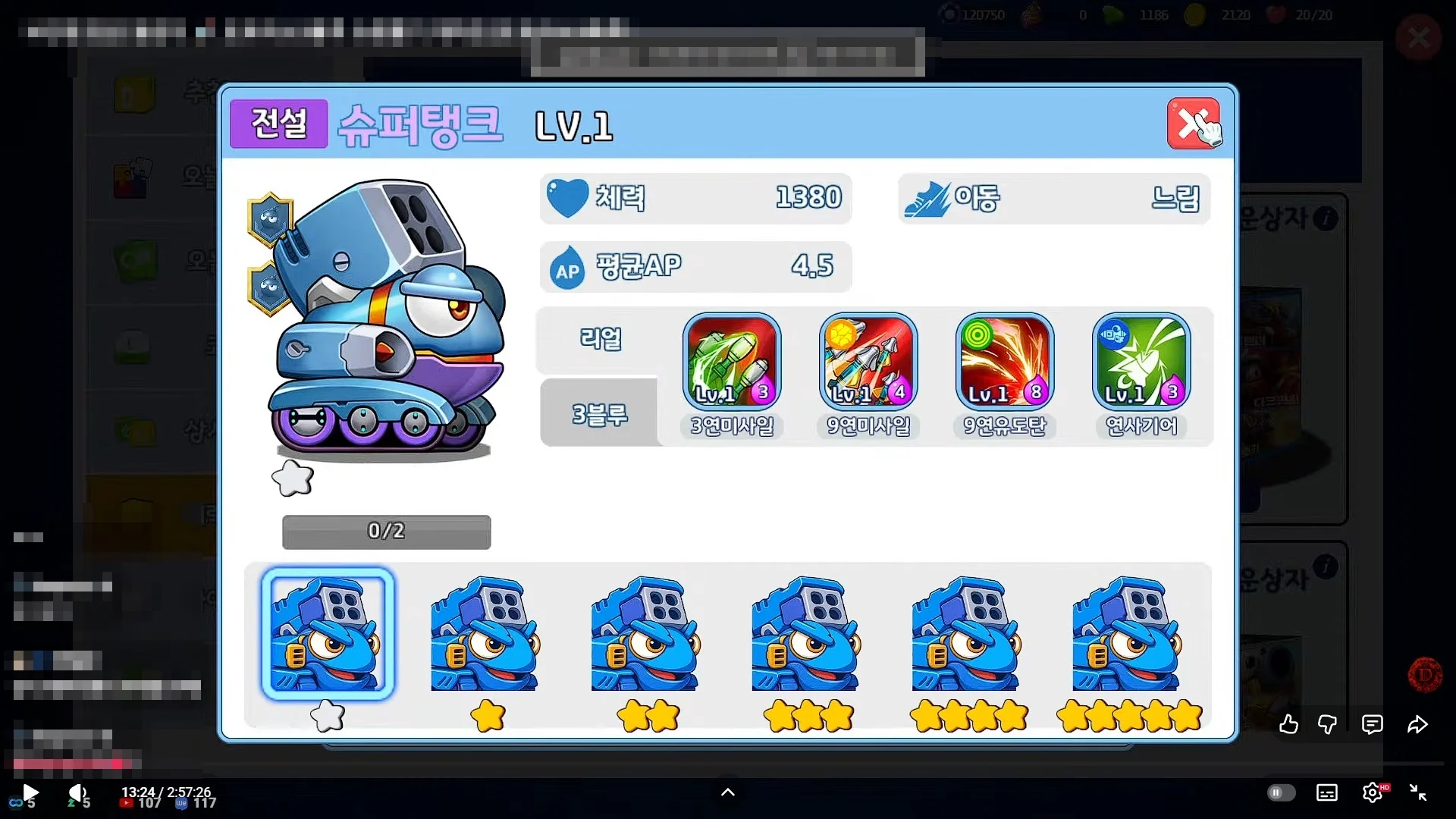Screen dimensions: 1456x819
Task: Pick the two-star tank thumbnail
Action: (x=646, y=634)
